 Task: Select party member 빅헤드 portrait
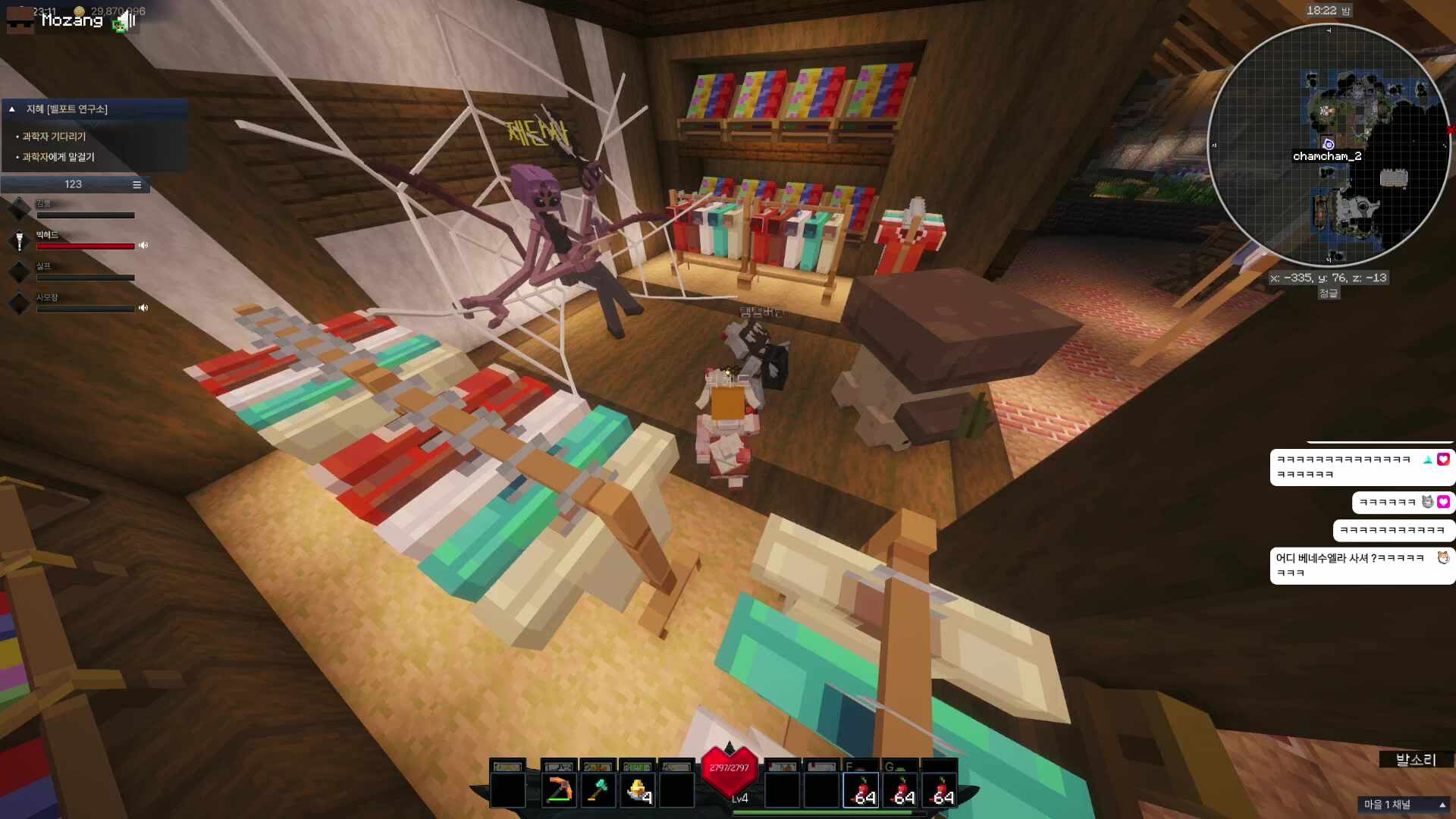19,241
